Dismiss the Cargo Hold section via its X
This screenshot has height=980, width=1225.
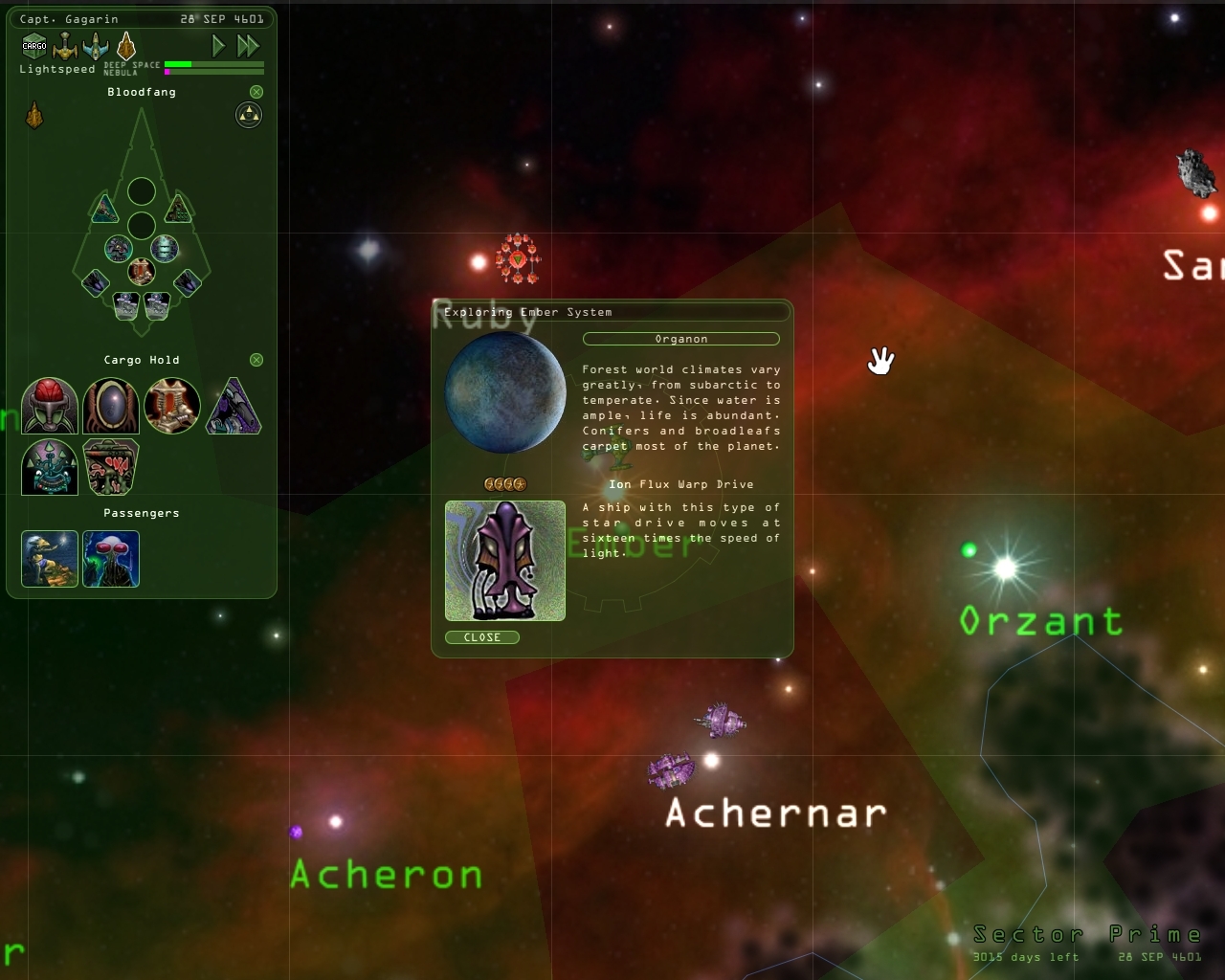(x=256, y=360)
